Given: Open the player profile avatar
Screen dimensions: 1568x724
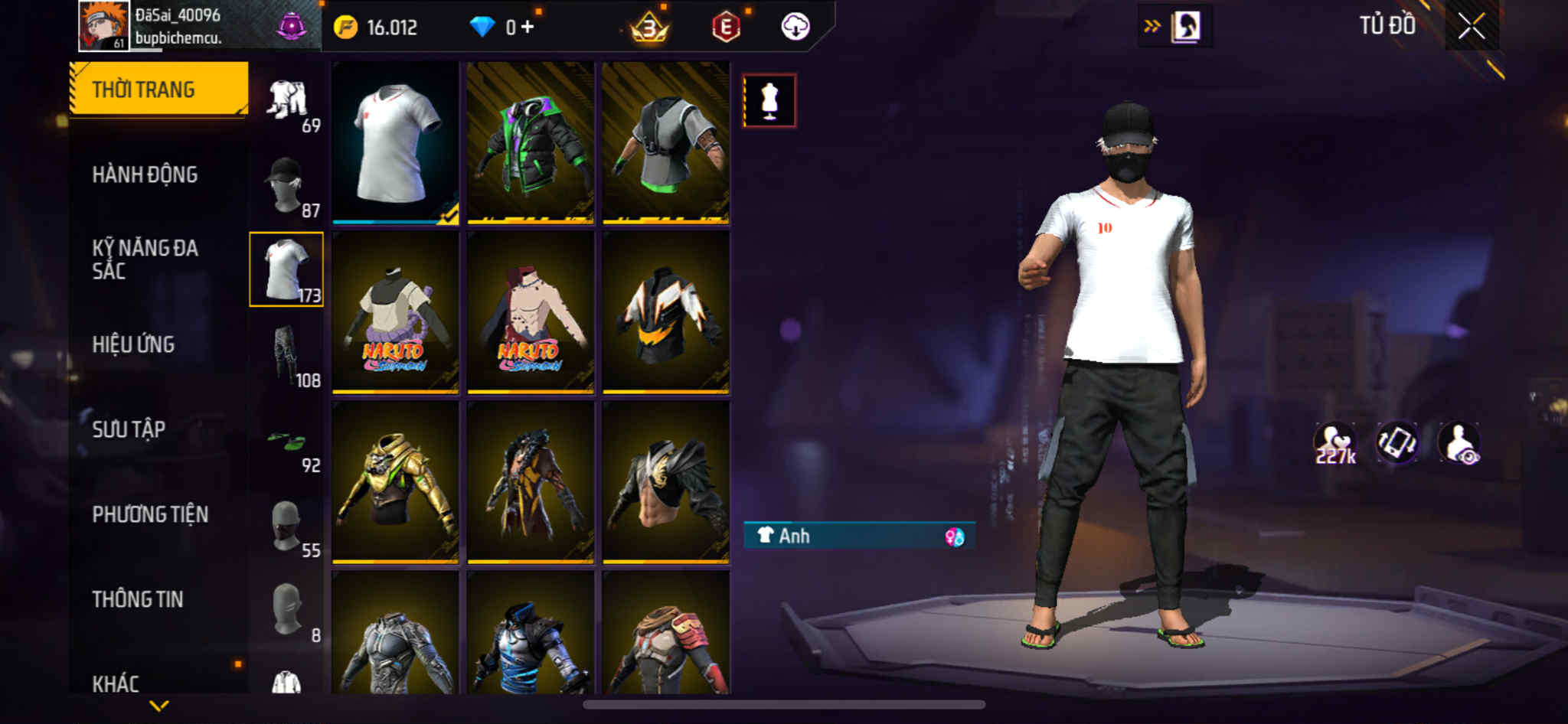Looking at the screenshot, I should tap(103, 25).
